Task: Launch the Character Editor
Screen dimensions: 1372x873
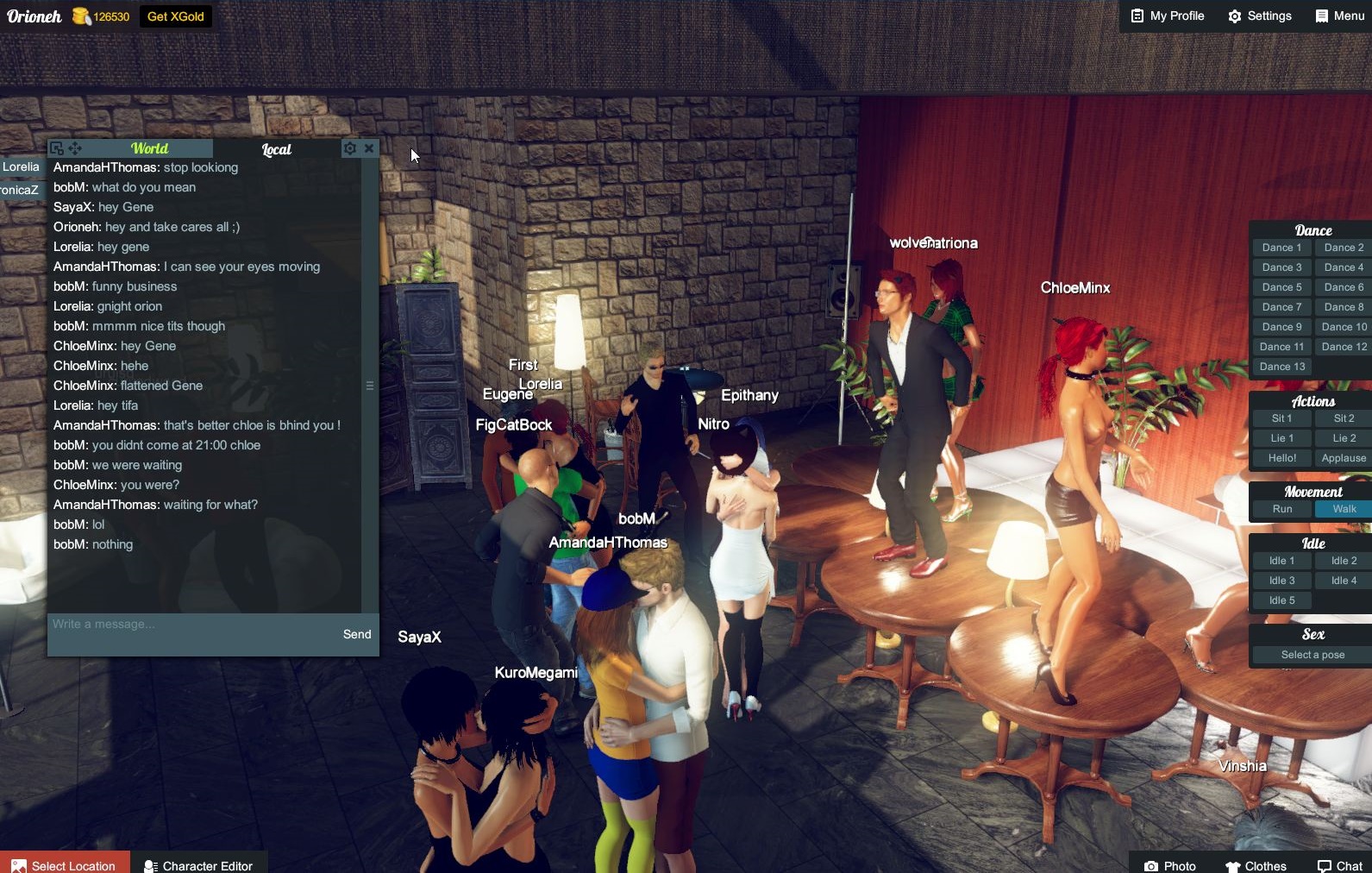Action: [198, 865]
